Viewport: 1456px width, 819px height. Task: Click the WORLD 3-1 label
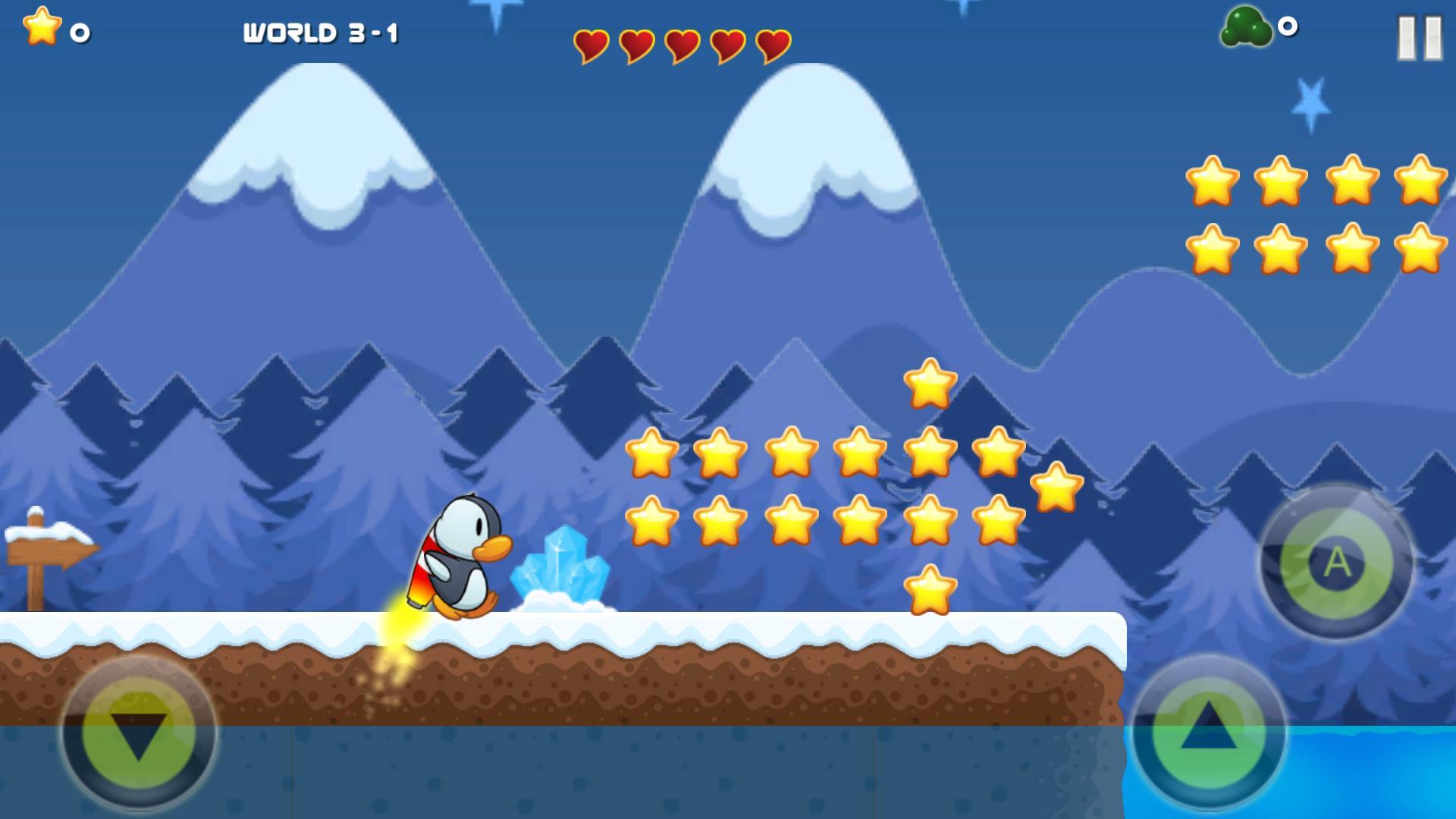click(x=322, y=32)
